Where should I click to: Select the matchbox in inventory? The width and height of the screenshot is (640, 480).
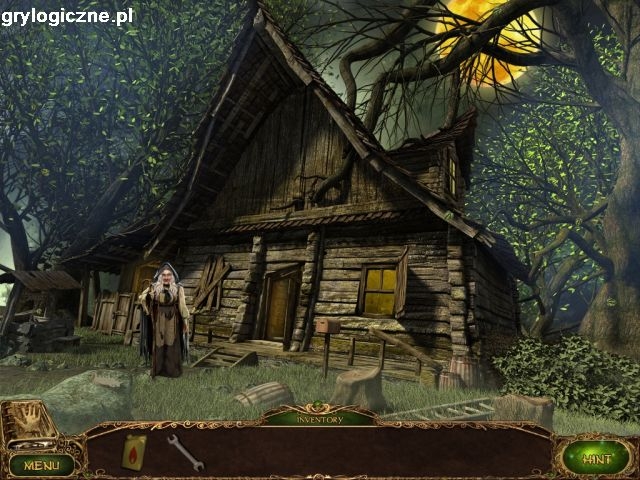134,451
